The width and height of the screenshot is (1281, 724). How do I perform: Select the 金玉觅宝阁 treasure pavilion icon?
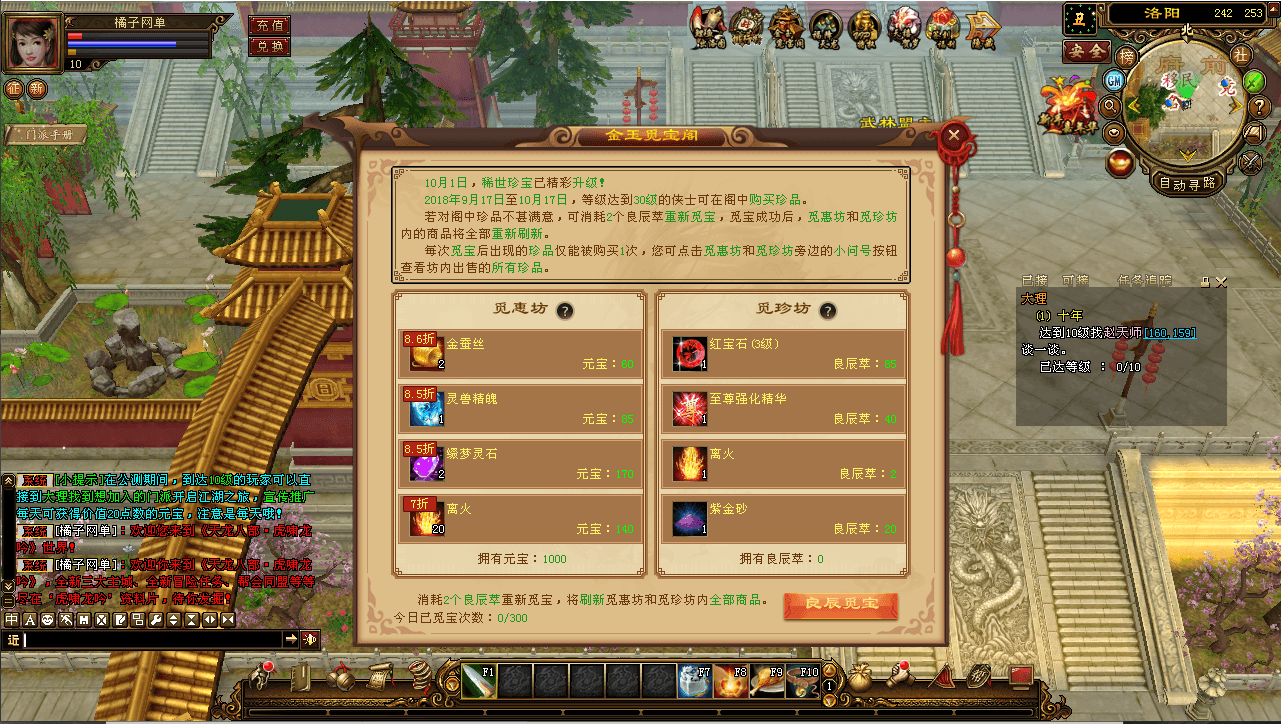click(786, 25)
